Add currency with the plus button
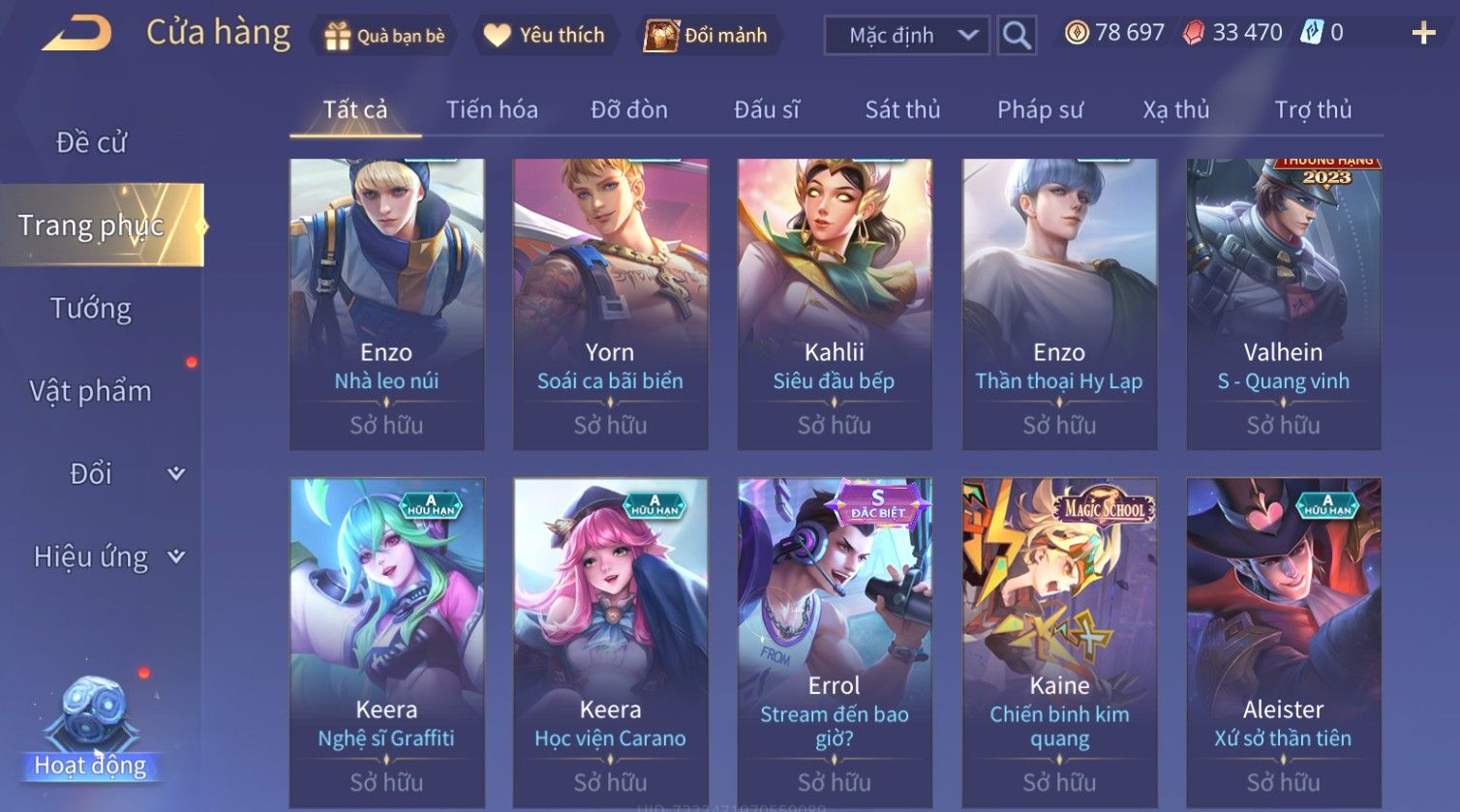Viewport: 1460px width, 812px height. click(1423, 34)
